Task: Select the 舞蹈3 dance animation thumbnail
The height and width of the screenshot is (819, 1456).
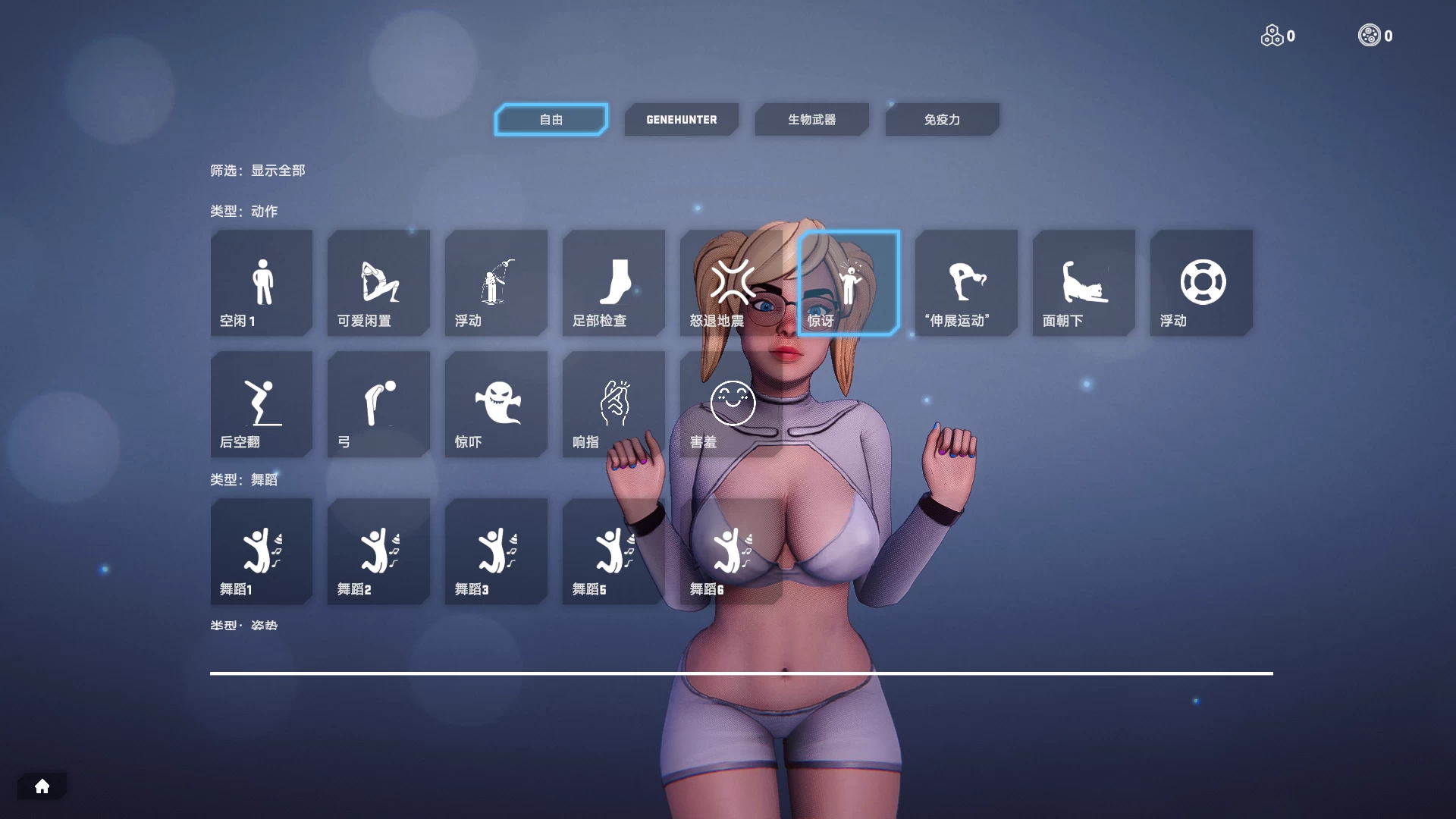Action: click(496, 551)
